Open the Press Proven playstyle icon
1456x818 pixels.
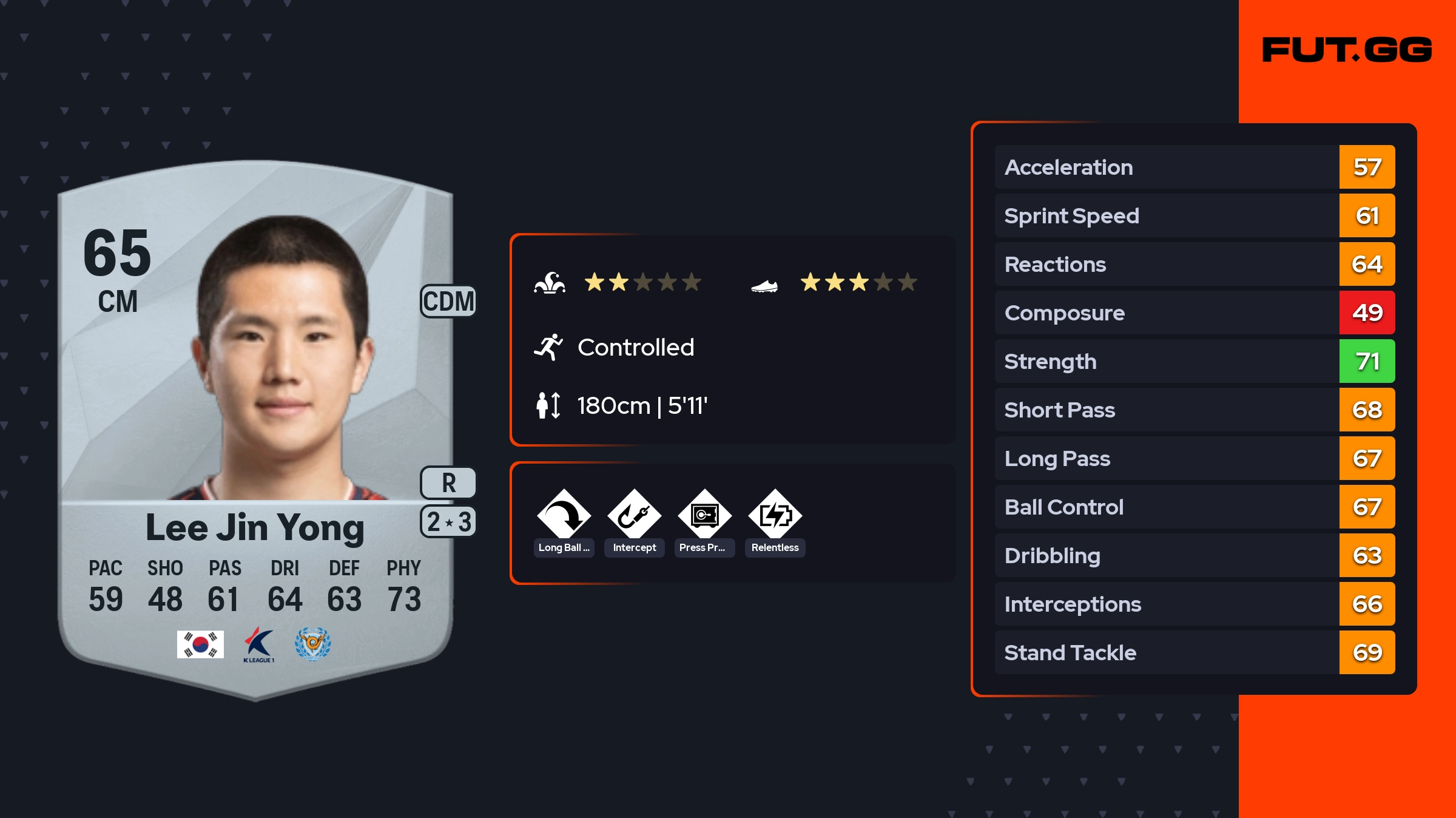704,516
